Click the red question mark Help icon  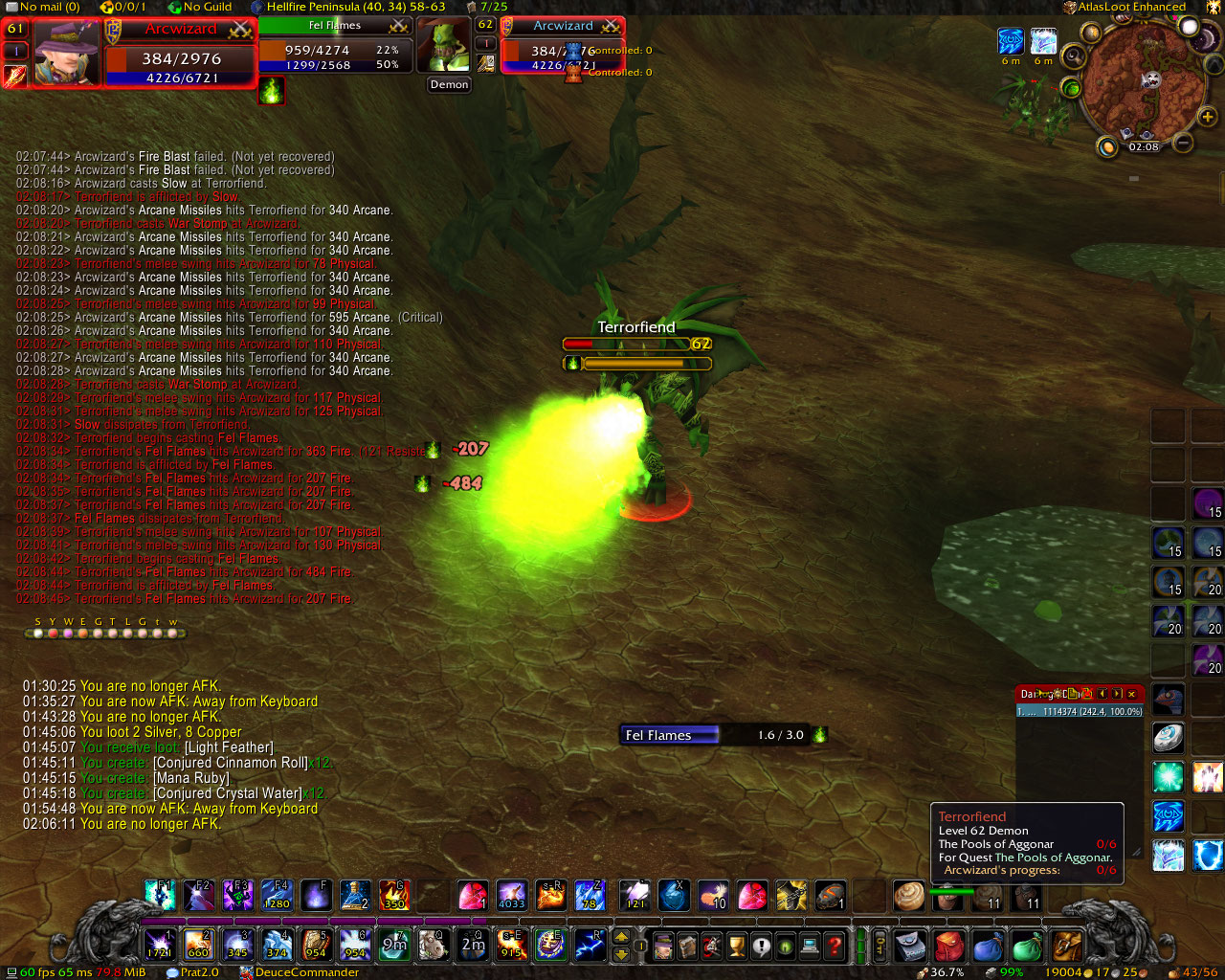(834, 946)
